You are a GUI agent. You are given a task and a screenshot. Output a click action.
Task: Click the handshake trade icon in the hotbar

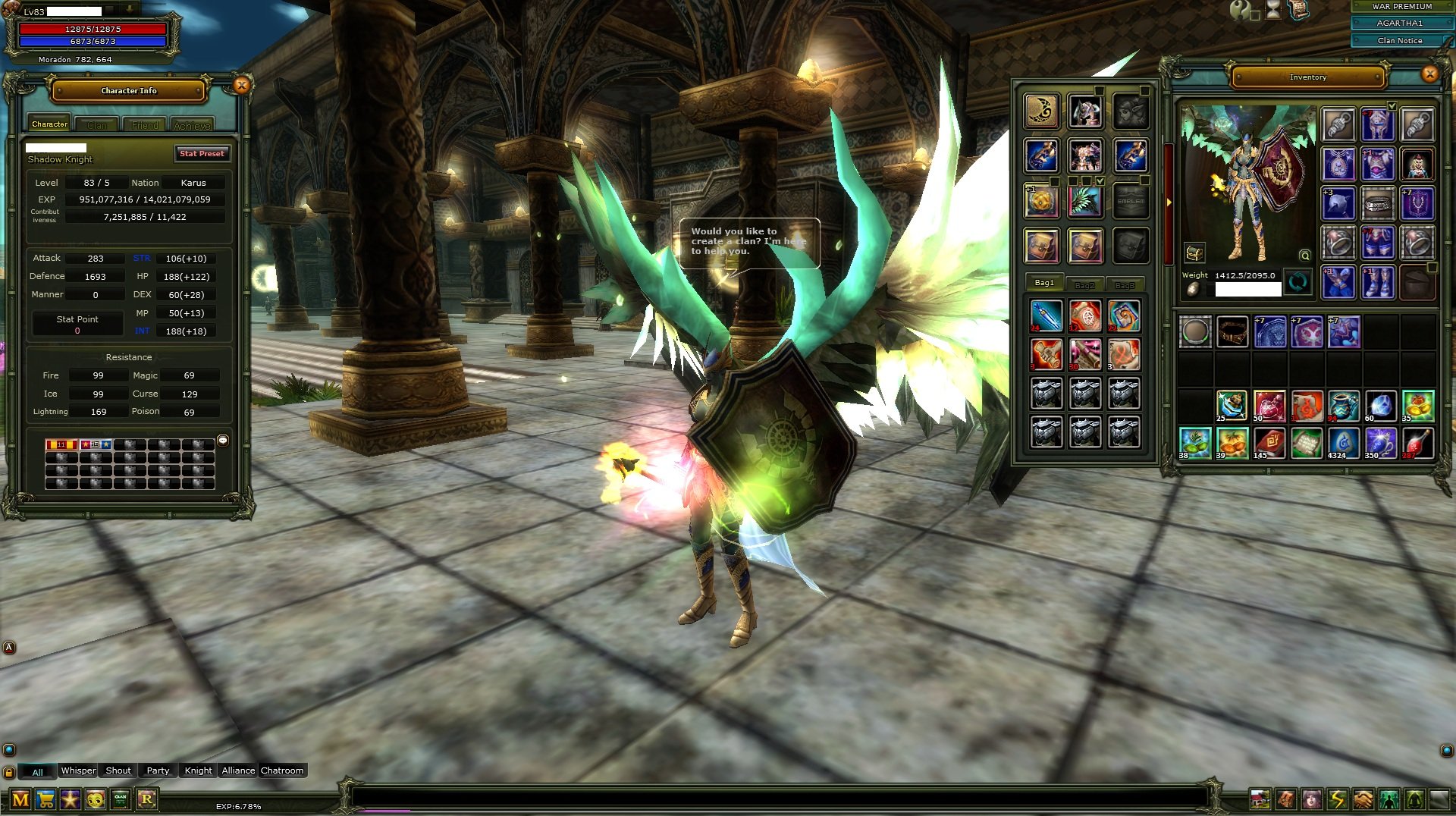[1363, 799]
